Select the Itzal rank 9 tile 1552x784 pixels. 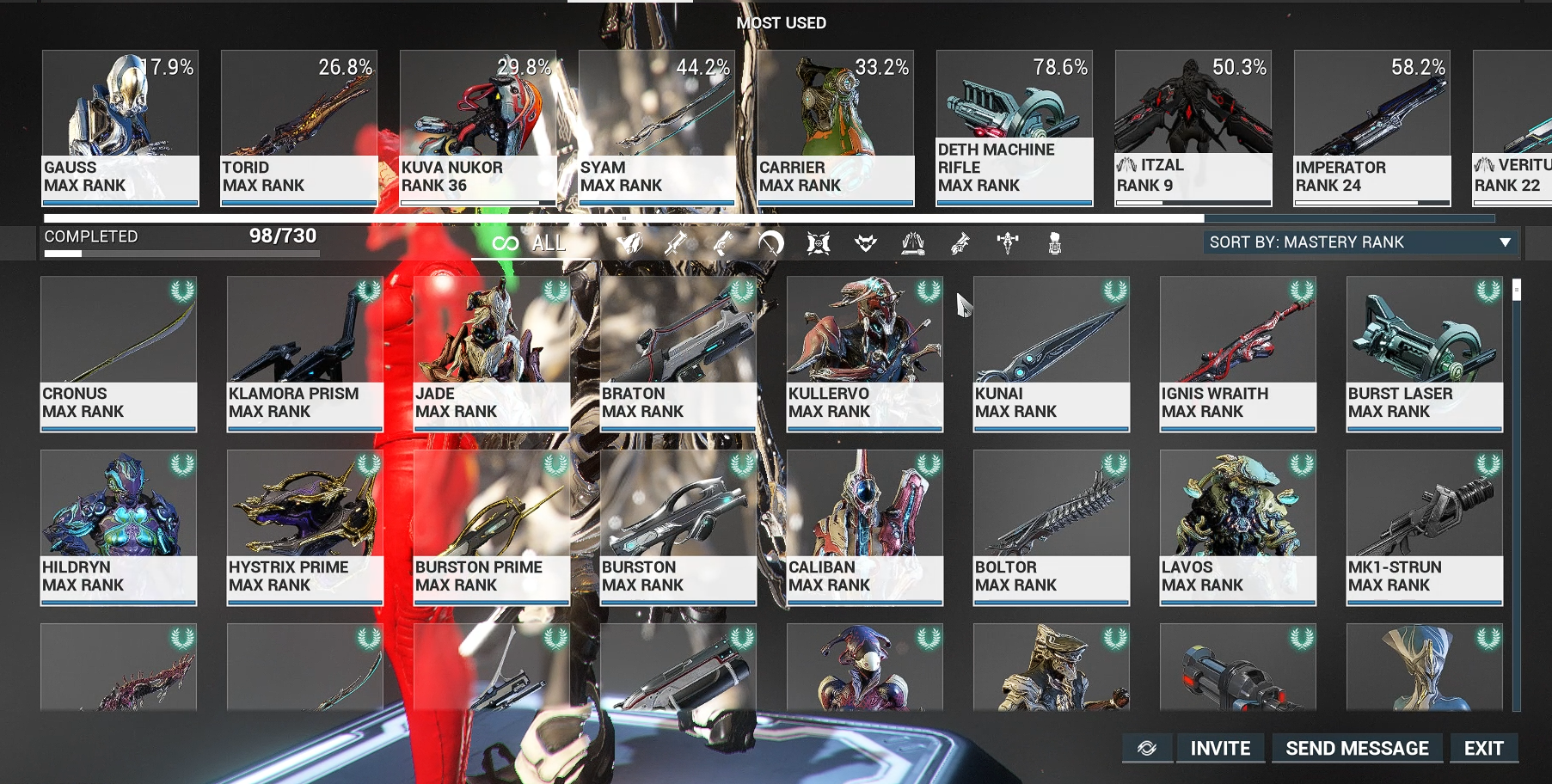point(1193,128)
